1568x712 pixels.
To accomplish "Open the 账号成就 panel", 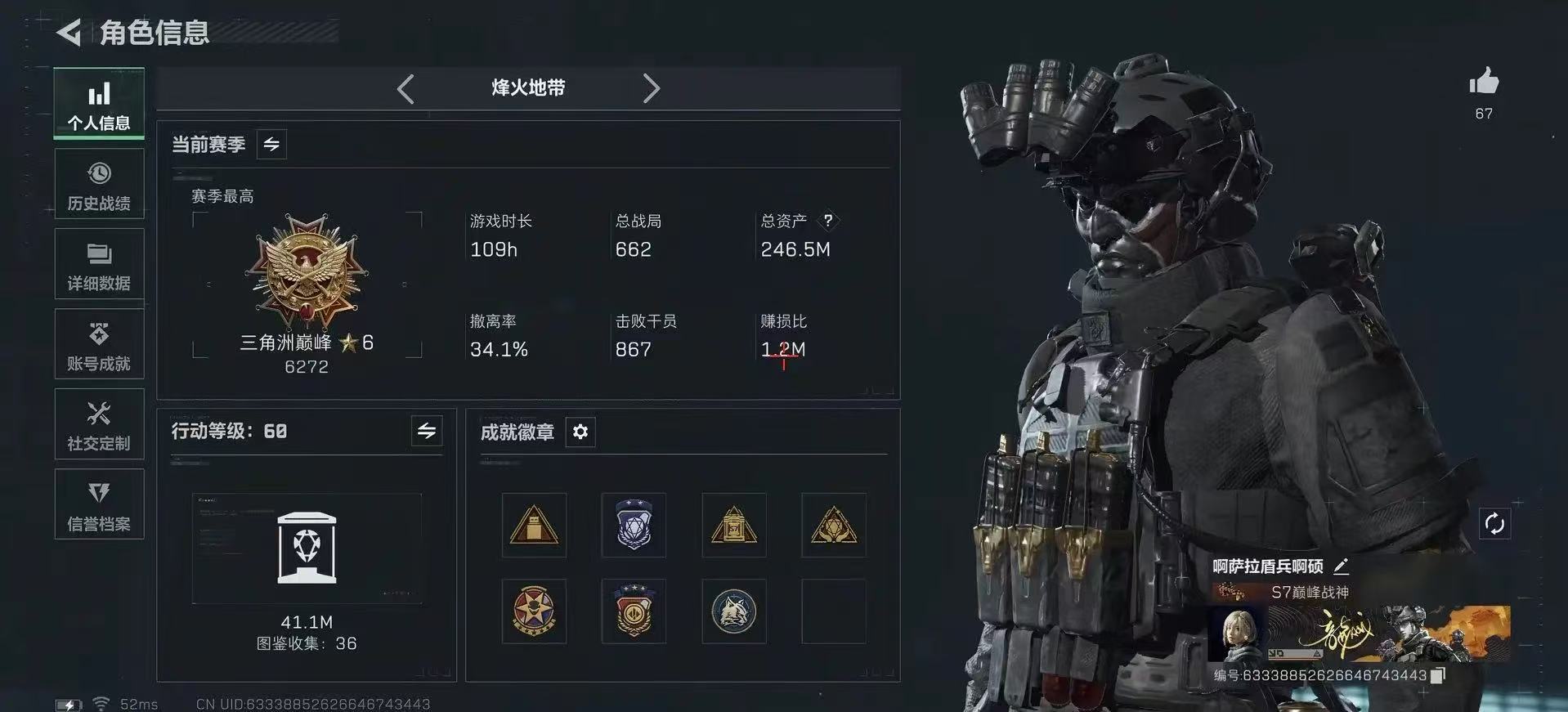I will [98, 344].
